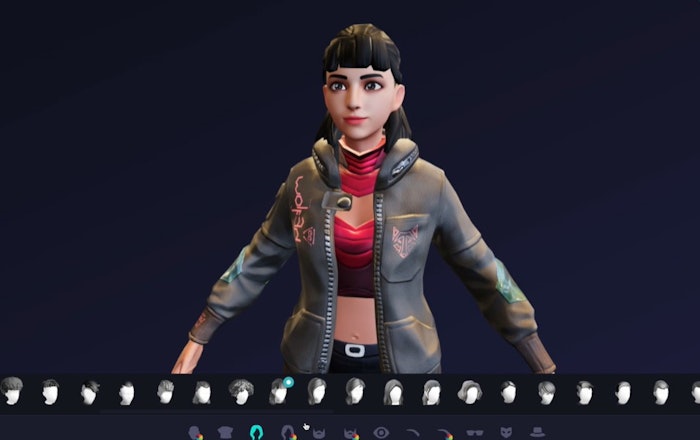The image size is (700, 440).
Task: Open the eyebrow style category
Action: (x=412, y=433)
